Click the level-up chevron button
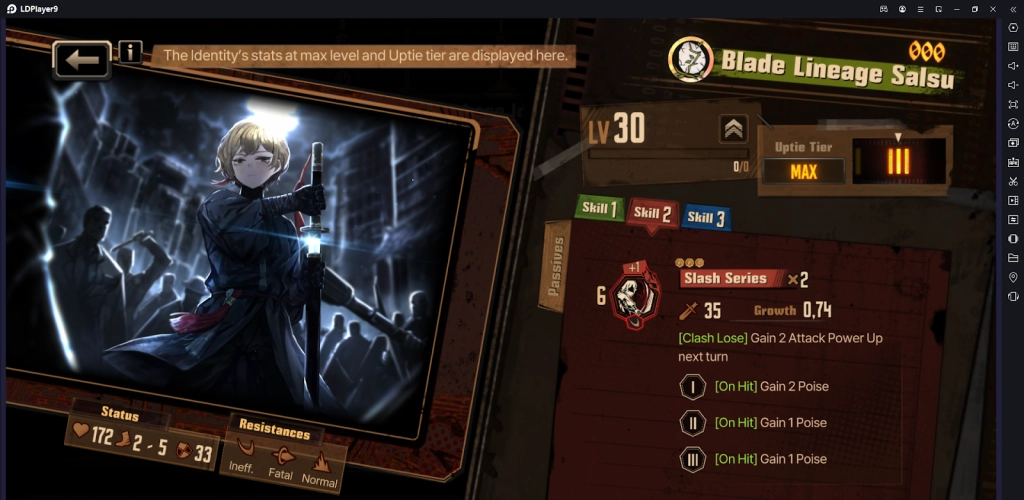This screenshot has width=1024, height=500. click(733, 129)
